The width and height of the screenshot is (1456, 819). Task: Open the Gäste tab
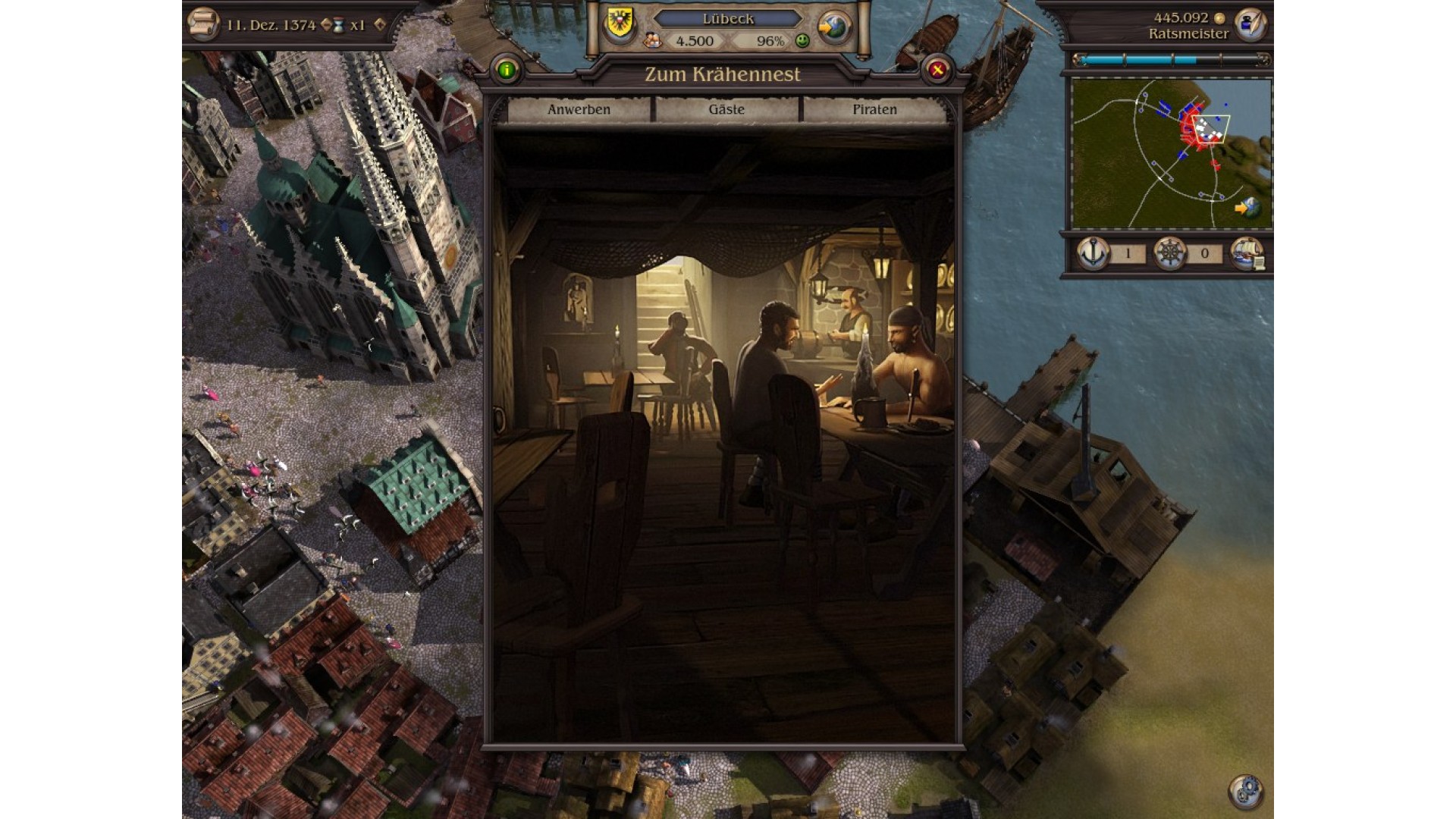[726, 110]
